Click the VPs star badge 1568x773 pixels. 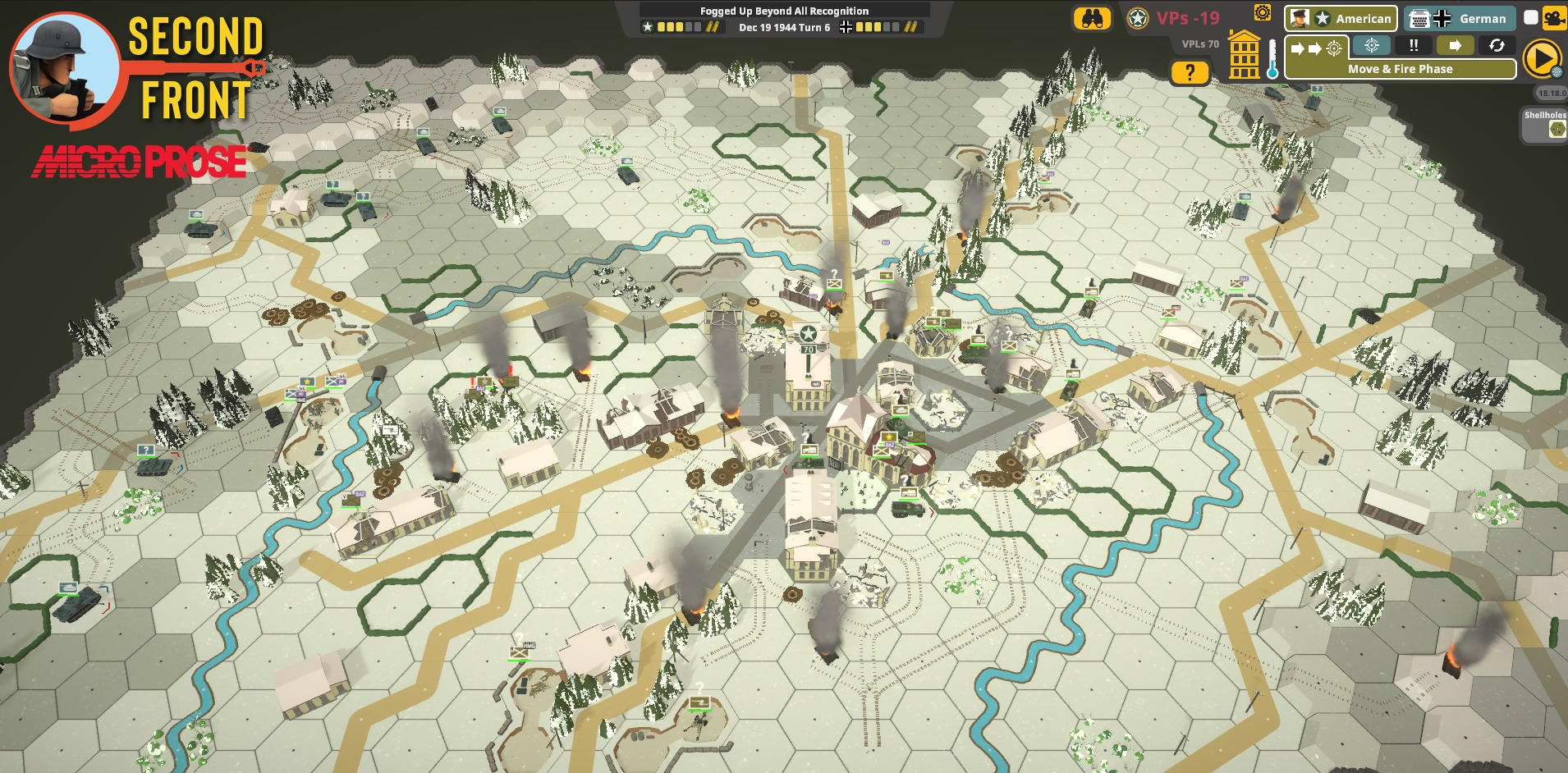(x=1137, y=16)
